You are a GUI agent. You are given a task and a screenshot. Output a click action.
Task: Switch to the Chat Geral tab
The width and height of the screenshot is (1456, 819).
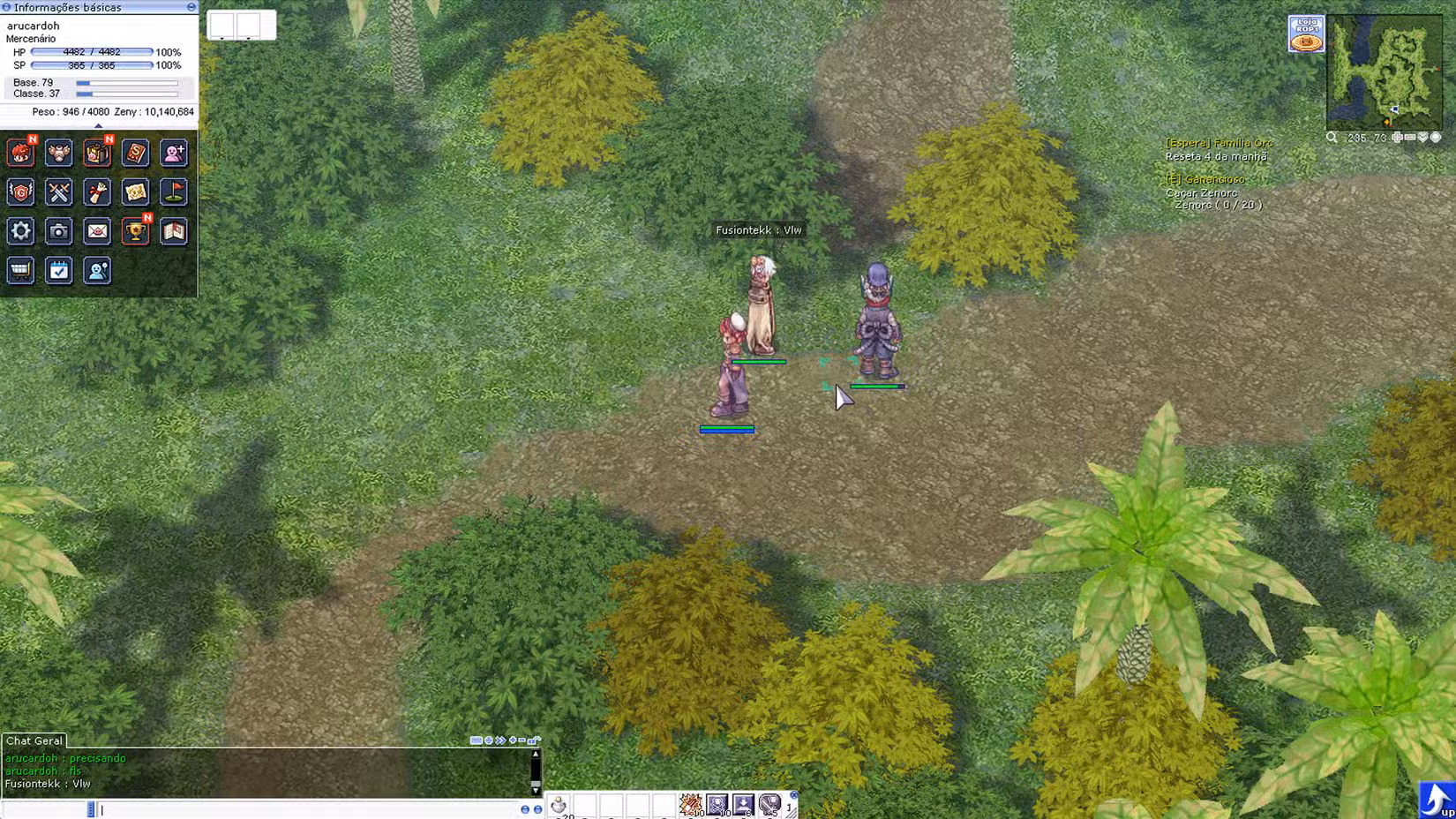coord(34,741)
